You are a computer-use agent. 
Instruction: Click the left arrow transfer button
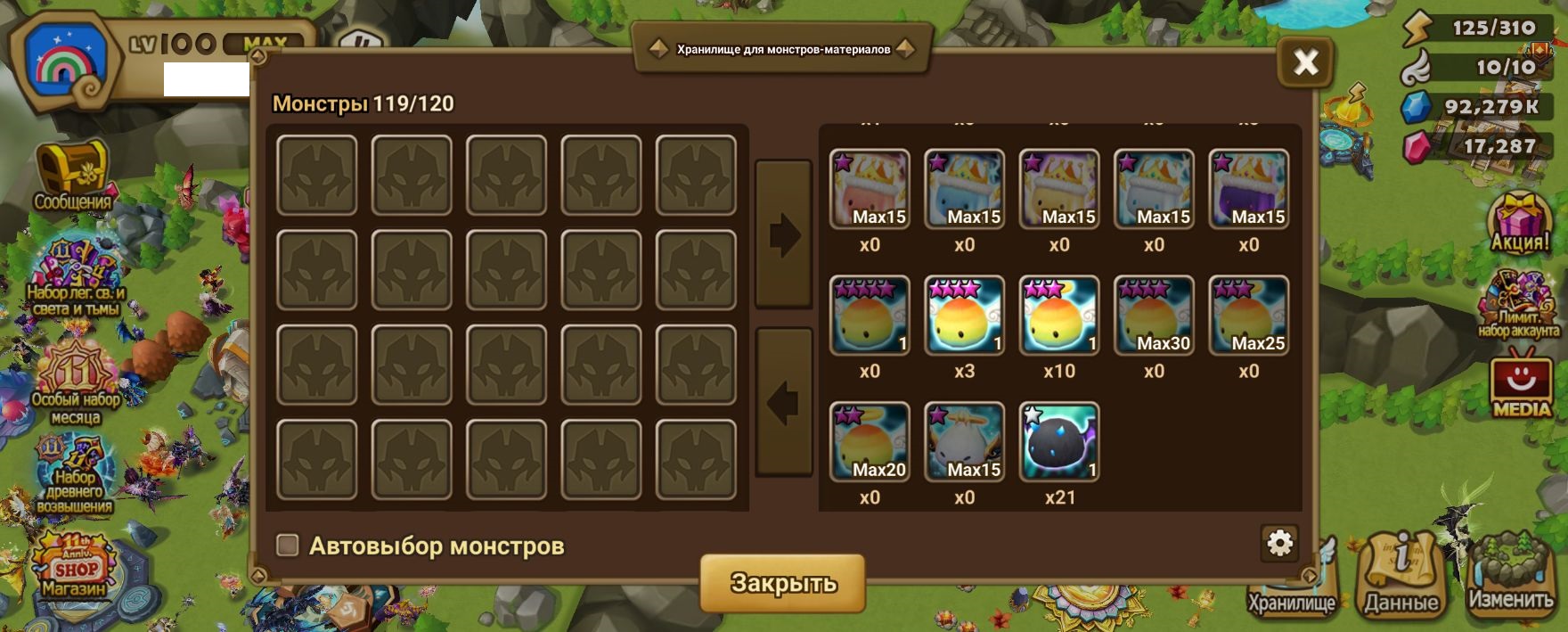click(783, 402)
